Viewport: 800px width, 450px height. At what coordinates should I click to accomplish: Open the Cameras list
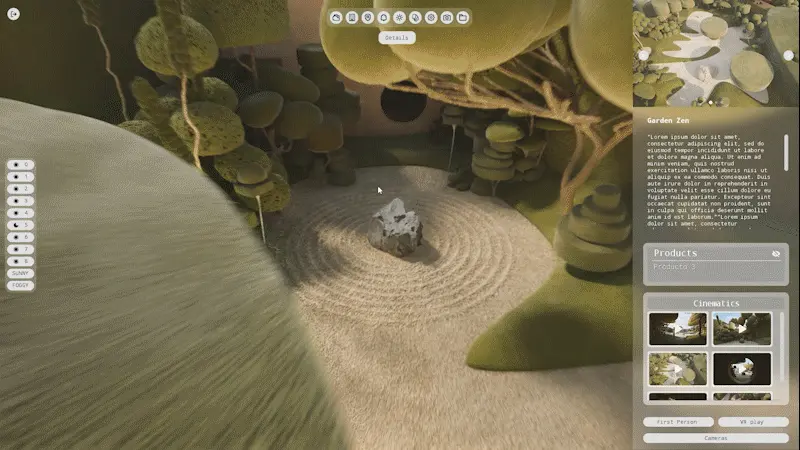coord(715,438)
